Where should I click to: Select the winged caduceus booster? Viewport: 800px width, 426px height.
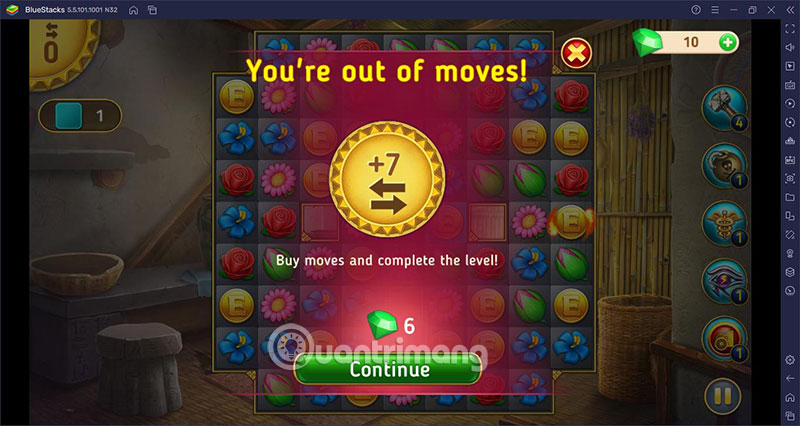point(720,221)
